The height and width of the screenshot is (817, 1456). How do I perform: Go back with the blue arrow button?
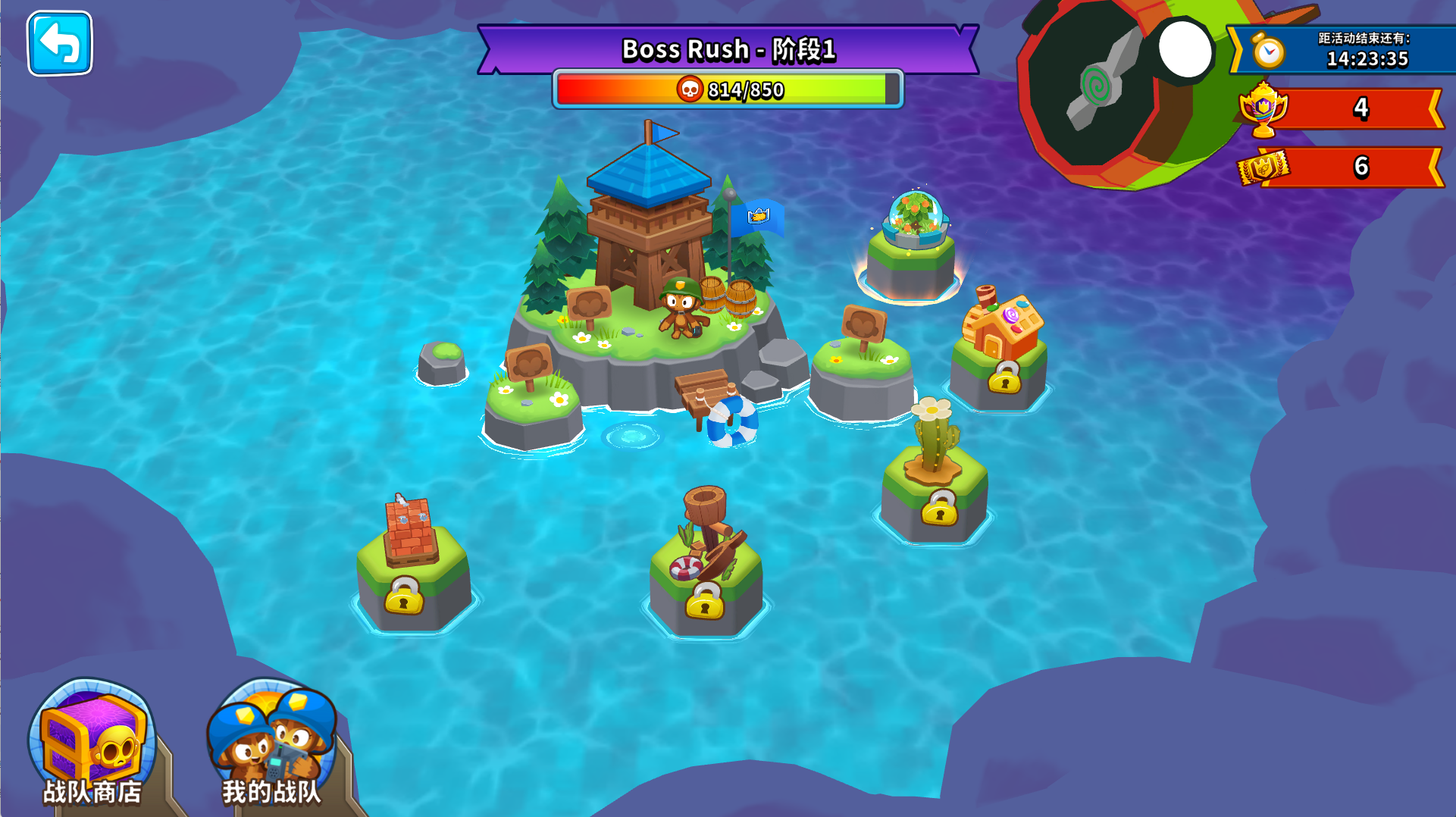[60, 44]
